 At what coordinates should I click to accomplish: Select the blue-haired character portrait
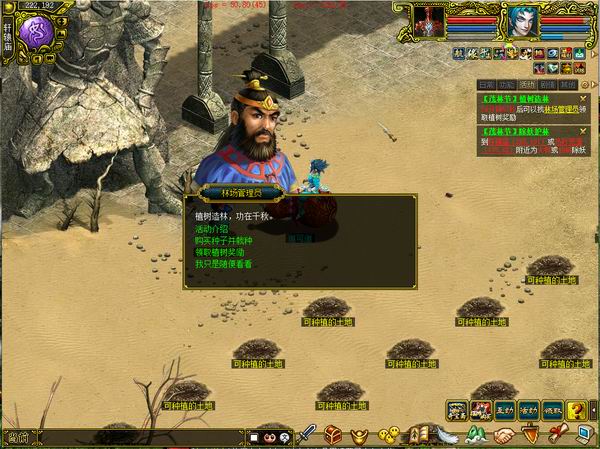click(522, 21)
